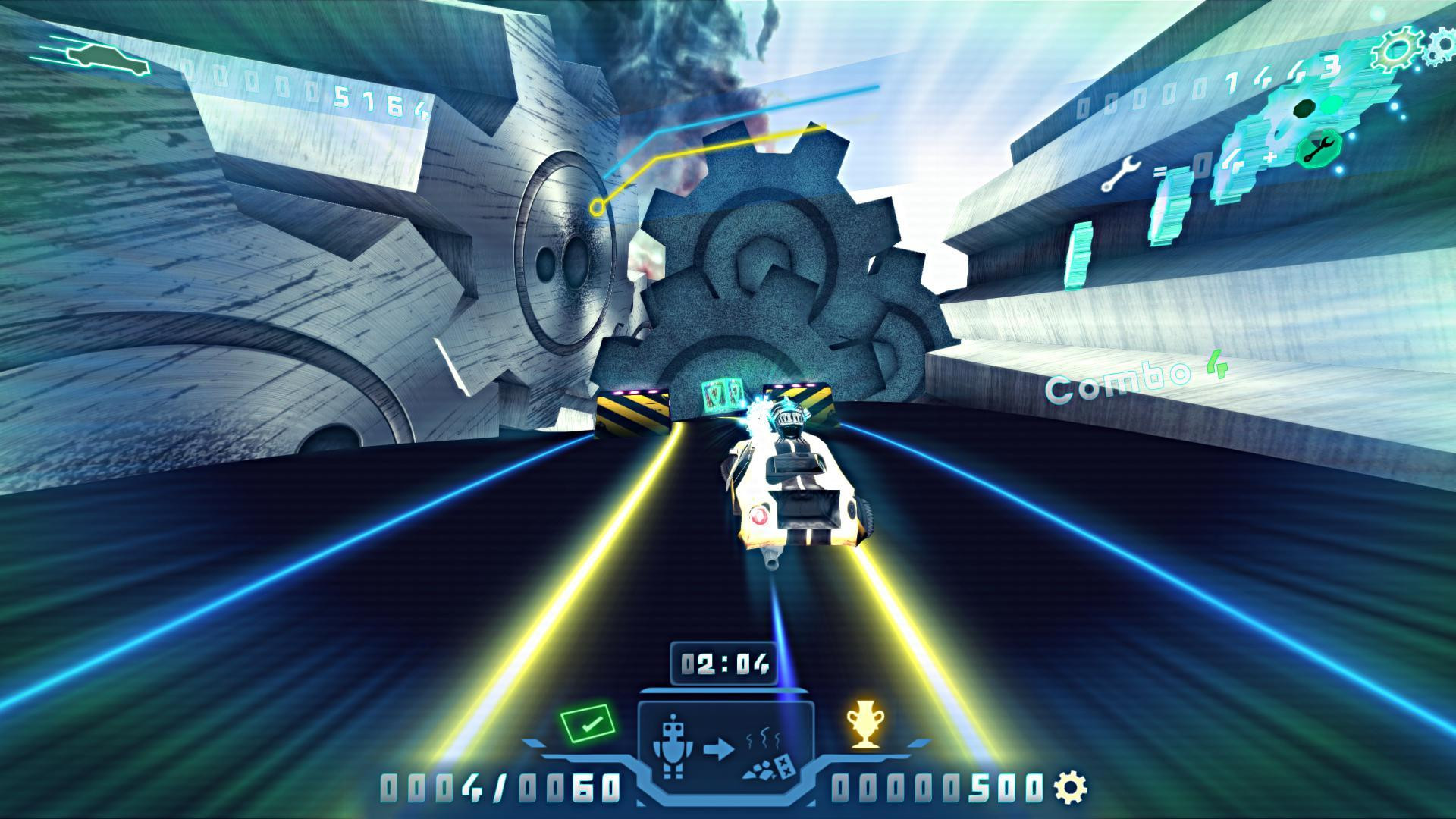Select the robot icon in the objective panel

[x=673, y=747]
